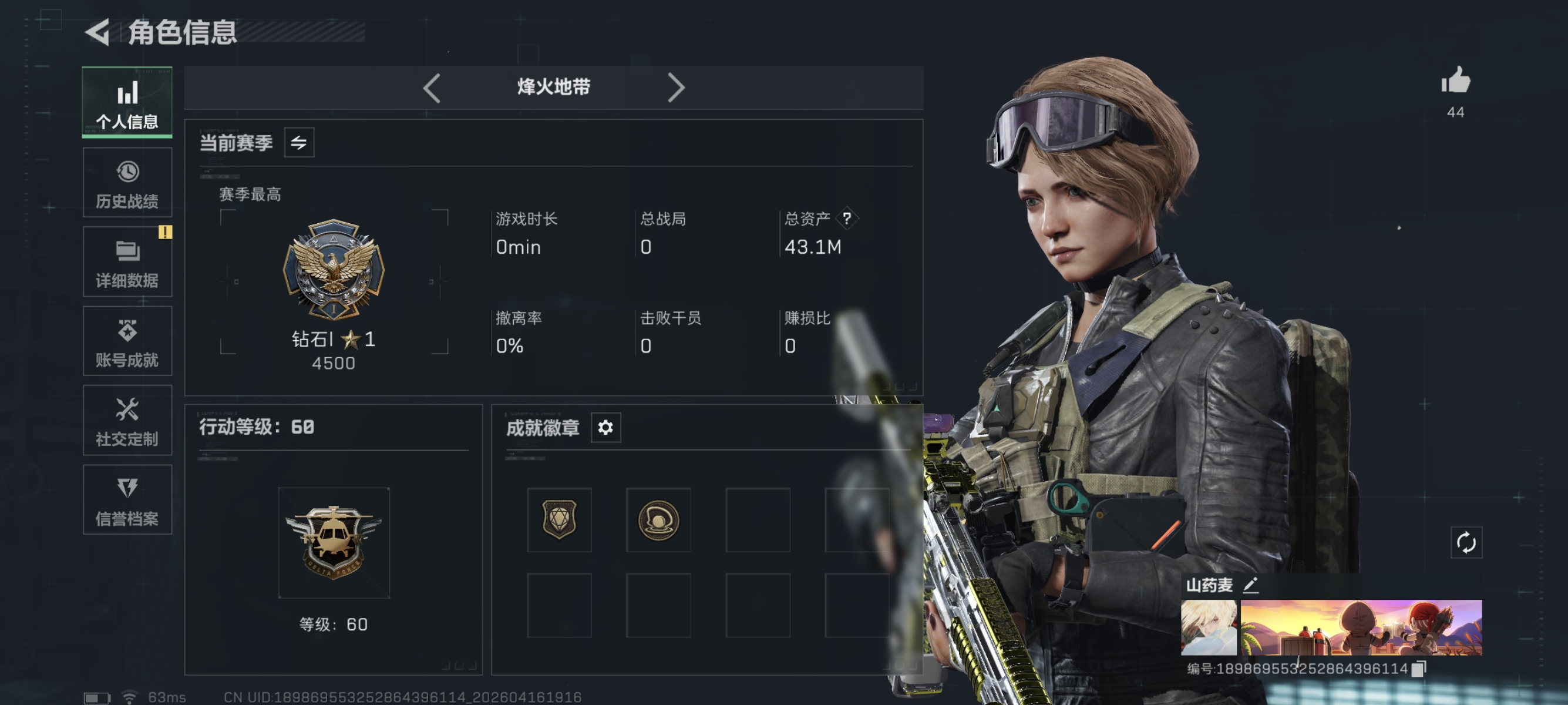1568x705 pixels.
Task: Give a thumbs-up like to the profile
Action: tap(1455, 81)
